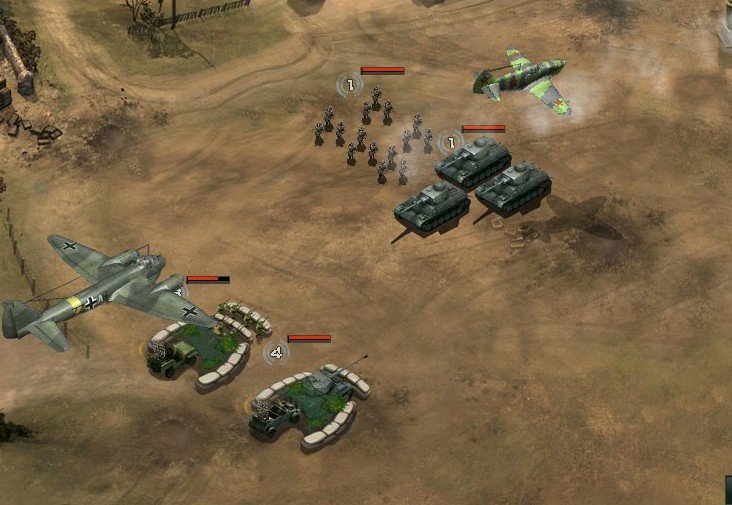Image resolution: width=732 pixels, height=505 pixels.
Task: Select the tank group's level 1 badge
Action: click(x=450, y=143)
